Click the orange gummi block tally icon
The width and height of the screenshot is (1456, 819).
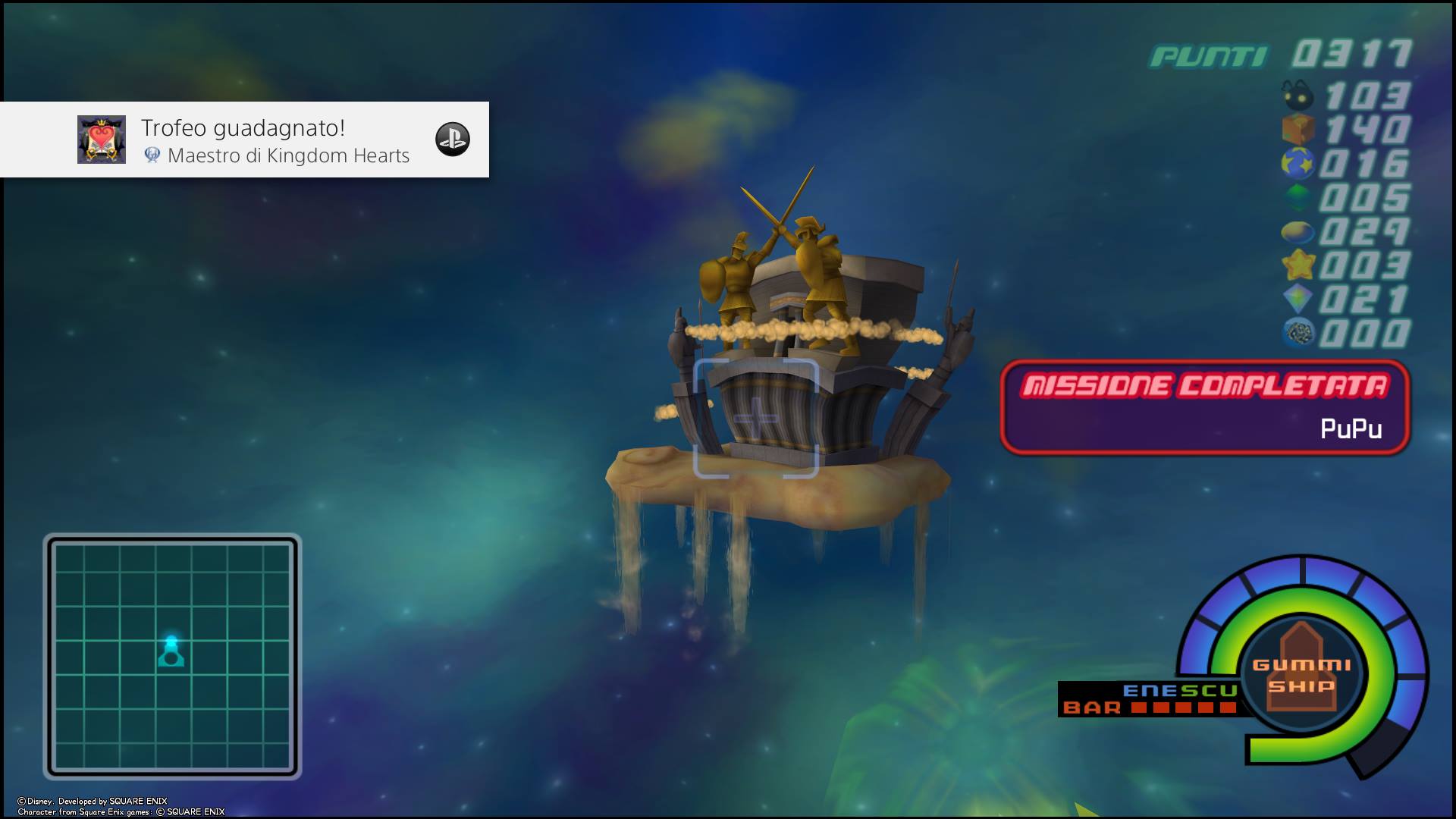[x=1298, y=129]
